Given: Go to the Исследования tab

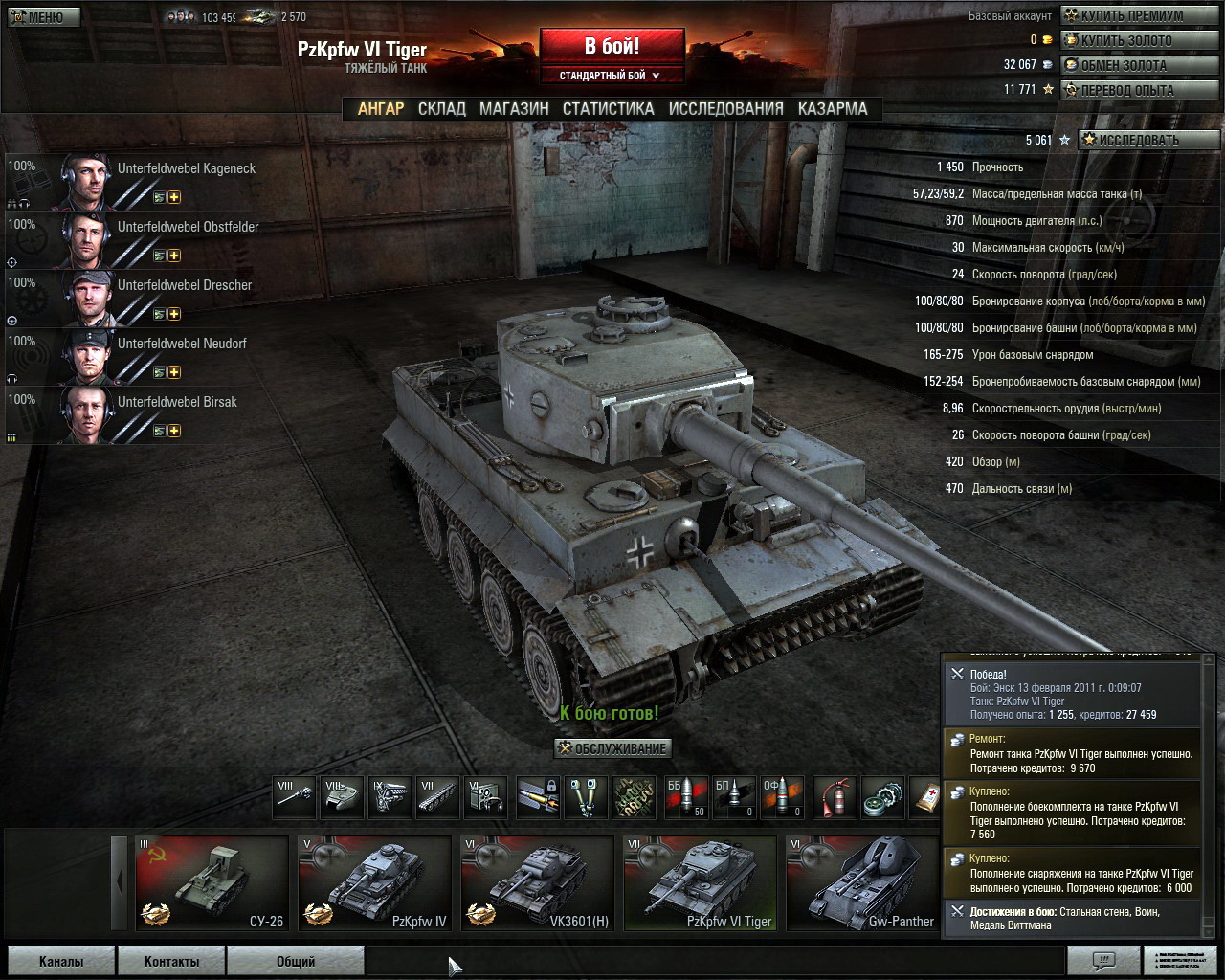Looking at the screenshot, I should click(725, 109).
